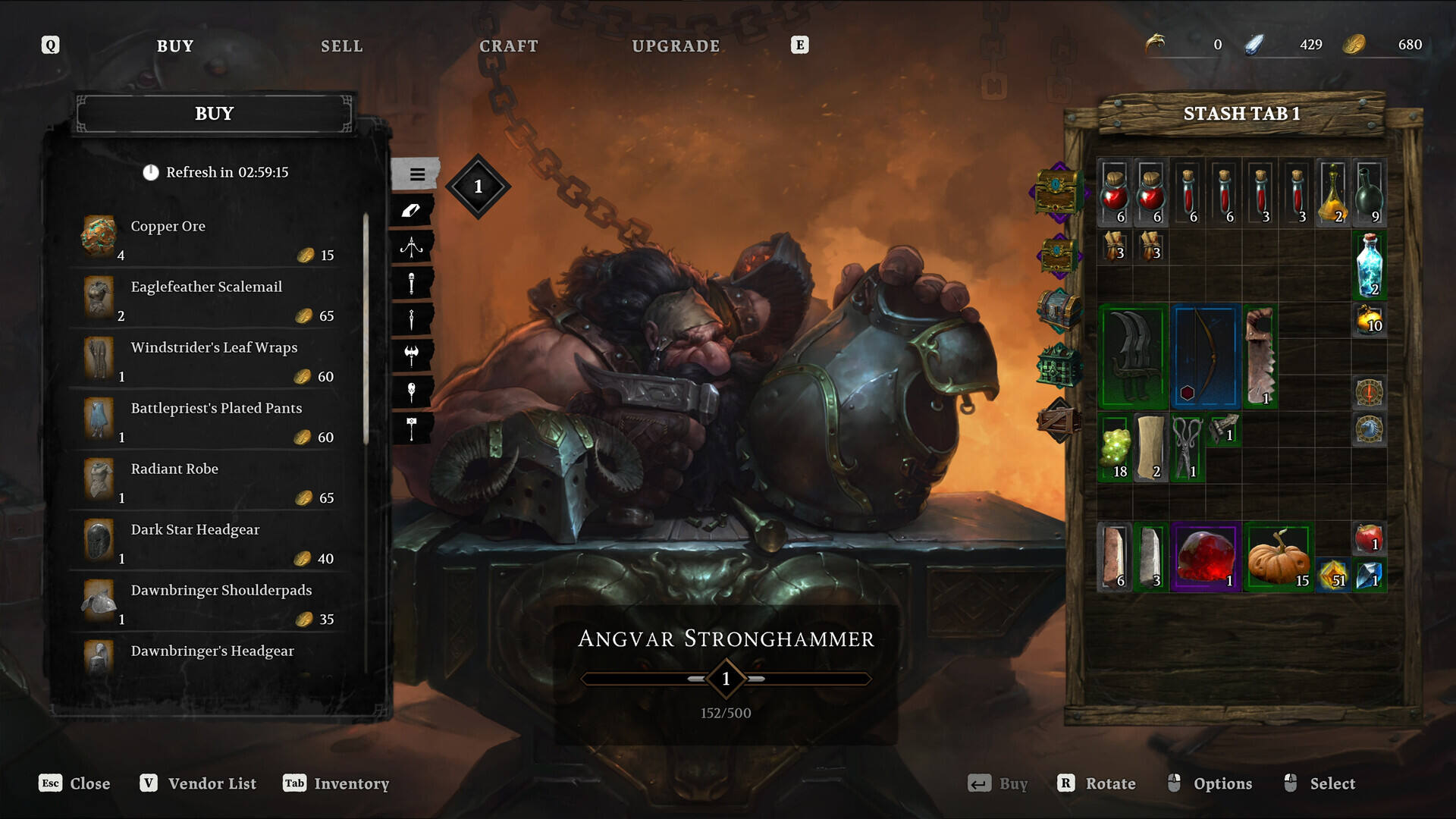Close the vendor screen
This screenshot has height=819, width=1456.
75,783
